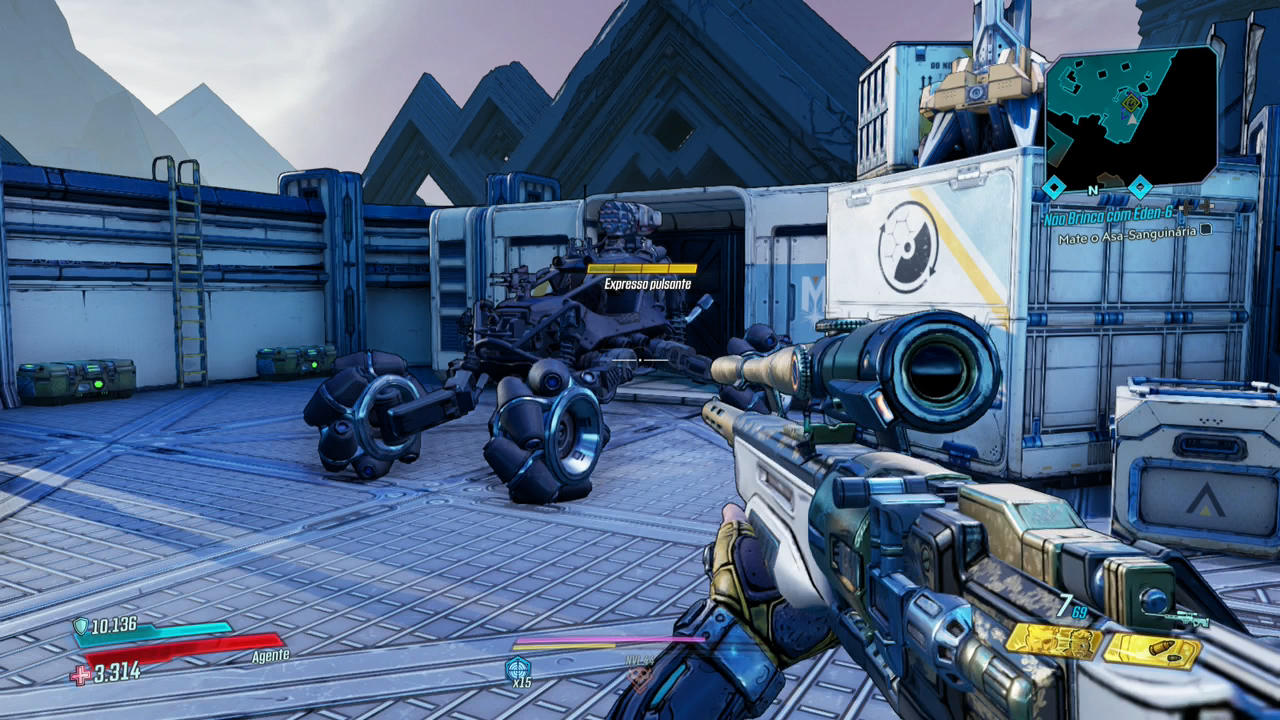Viewport: 1280px width, 720px height.
Task: Select the grenade icon showing x15
Action: (x=518, y=668)
